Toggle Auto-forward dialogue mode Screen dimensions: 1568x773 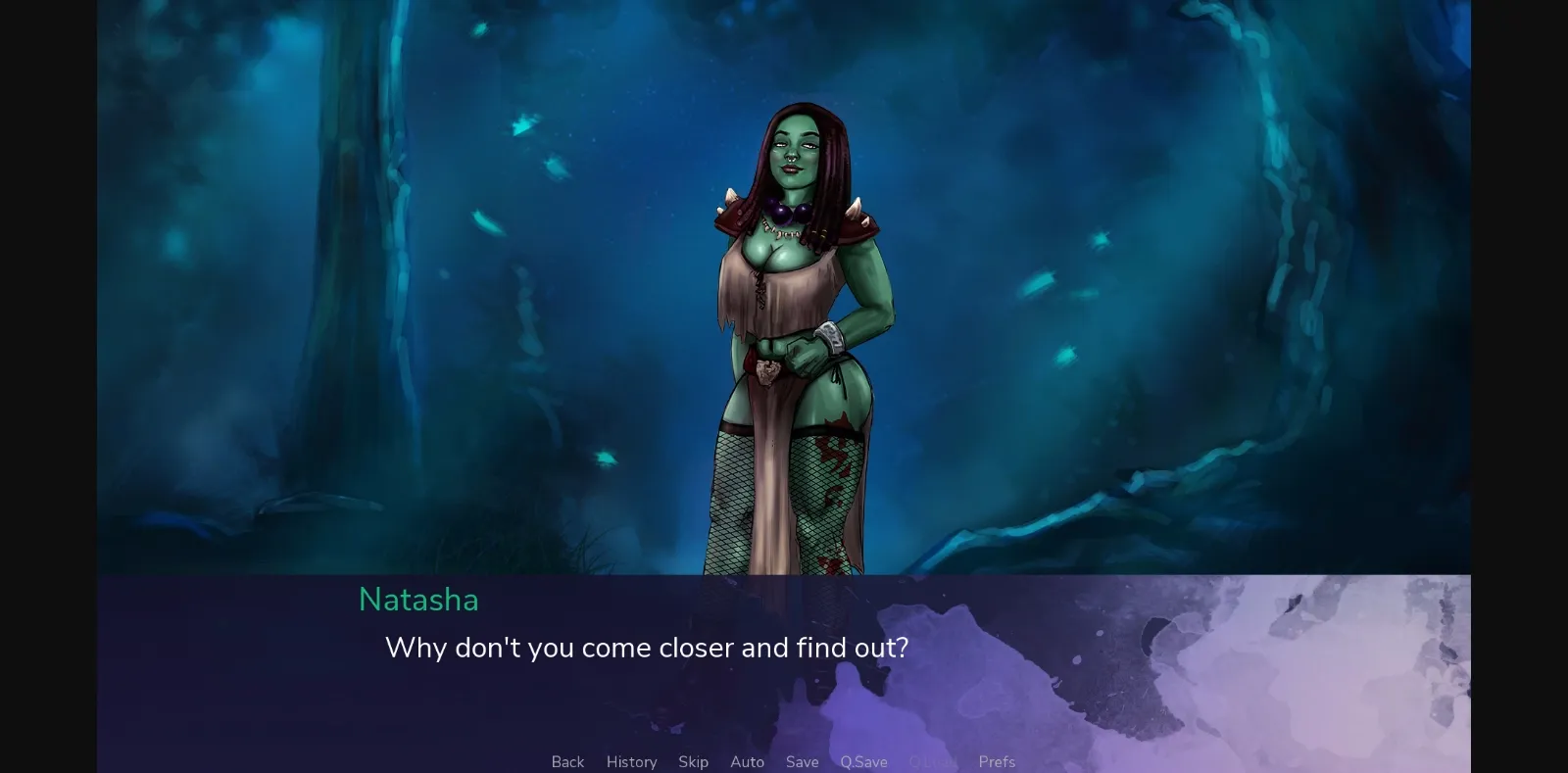coord(747,761)
